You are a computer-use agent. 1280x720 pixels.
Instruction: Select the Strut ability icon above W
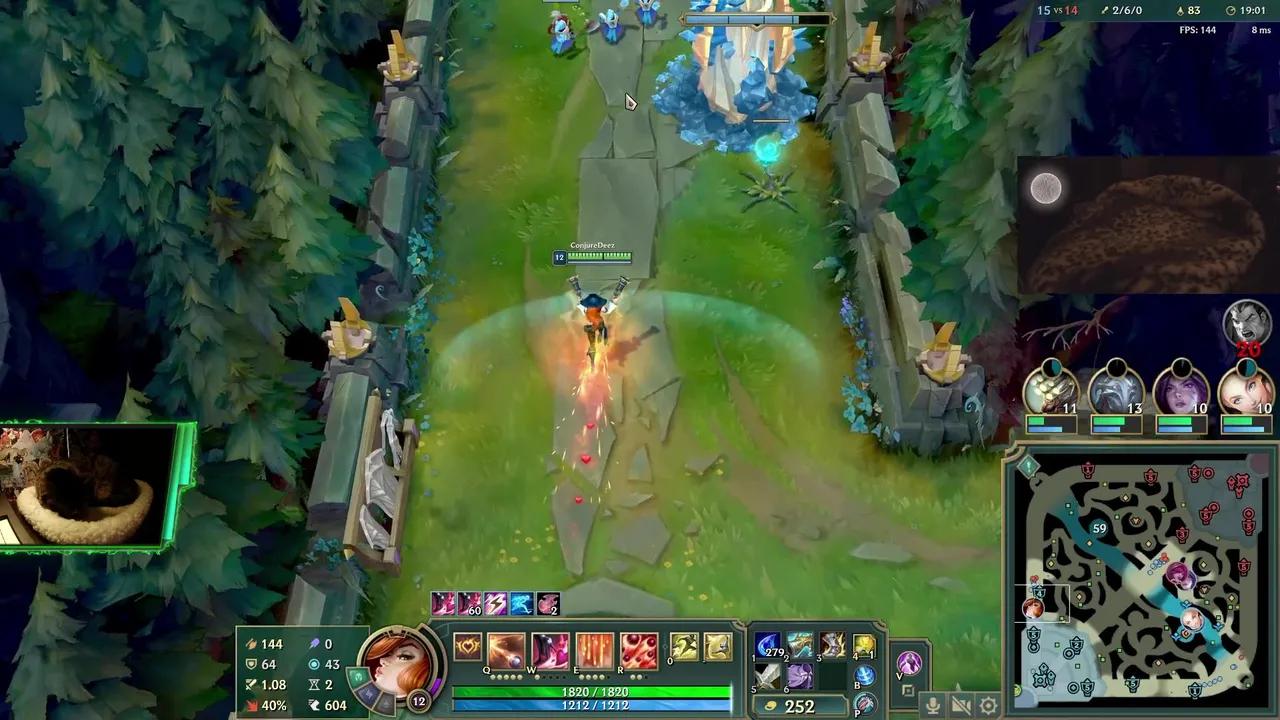pyautogui.click(x=550, y=648)
